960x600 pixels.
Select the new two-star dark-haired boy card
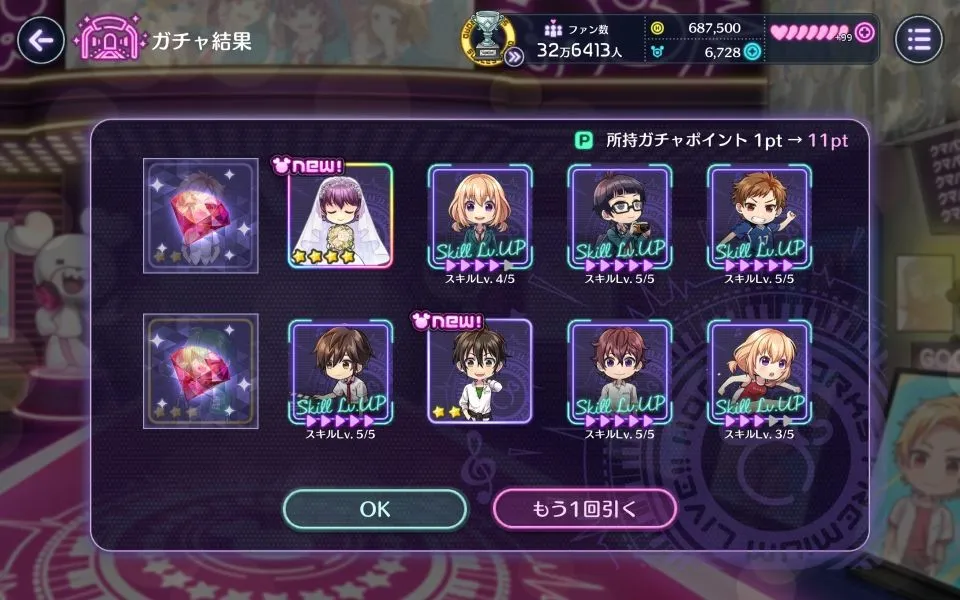click(x=480, y=372)
